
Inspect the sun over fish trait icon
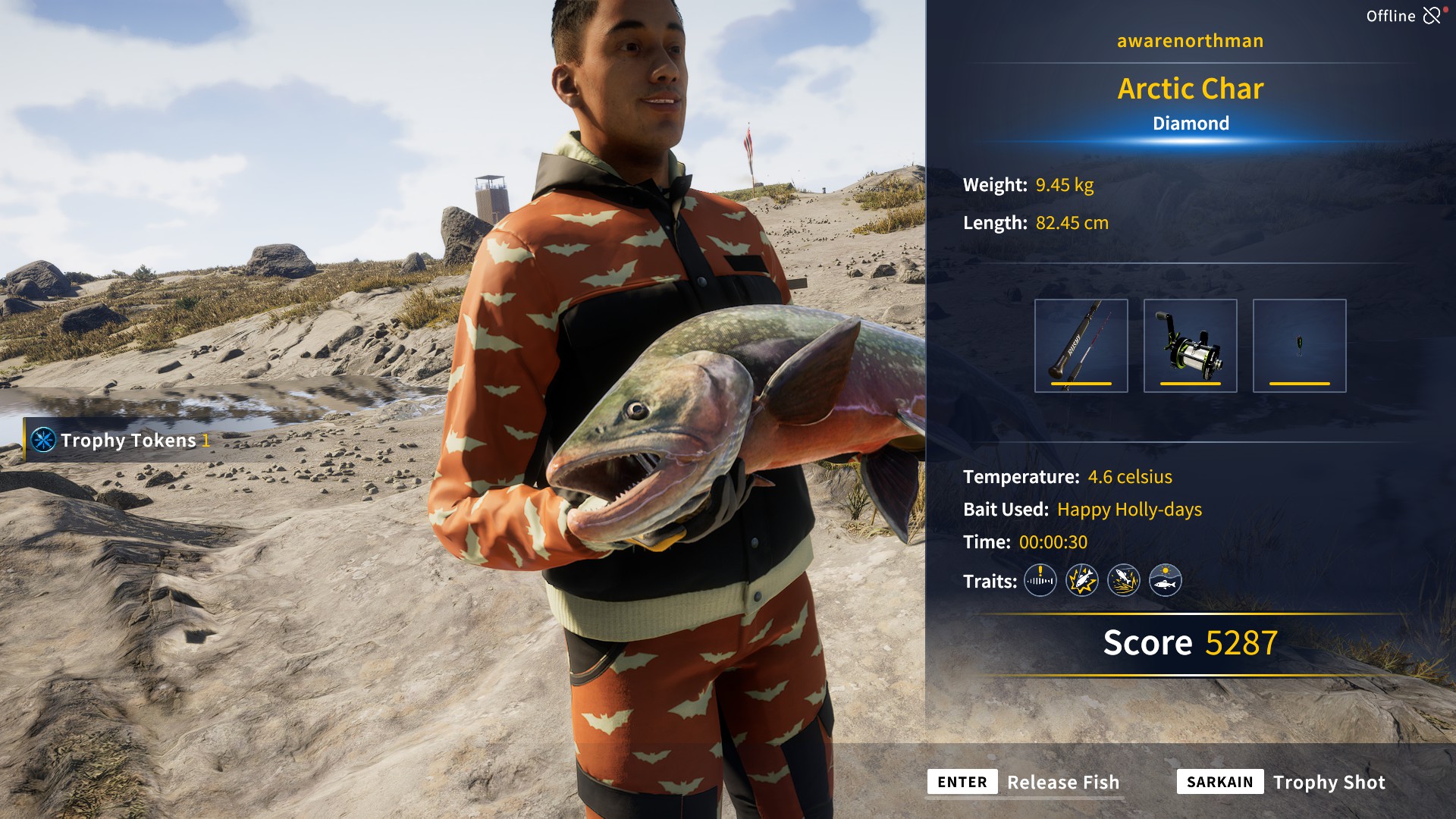tap(1165, 581)
